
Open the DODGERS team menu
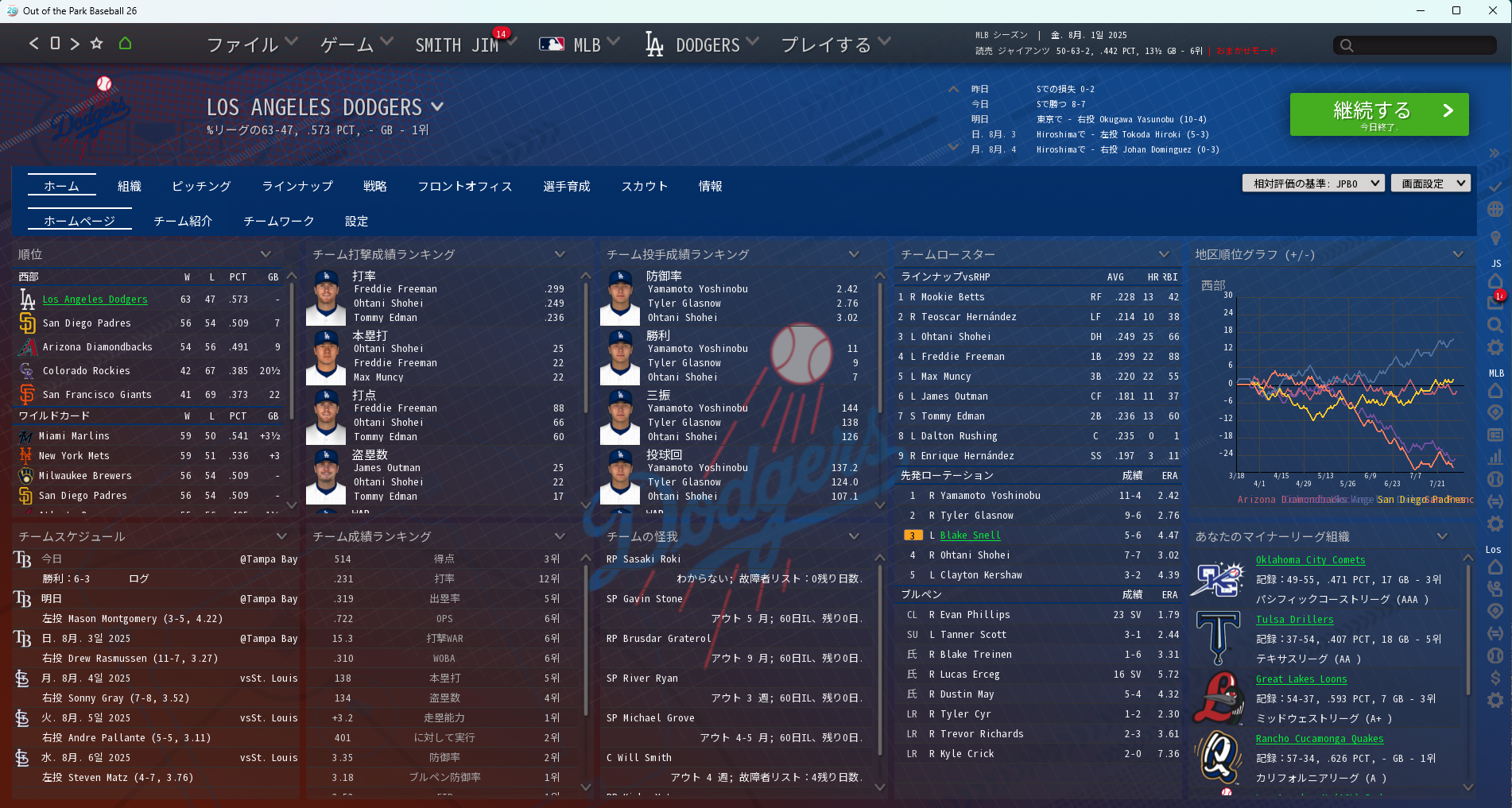[x=702, y=44]
